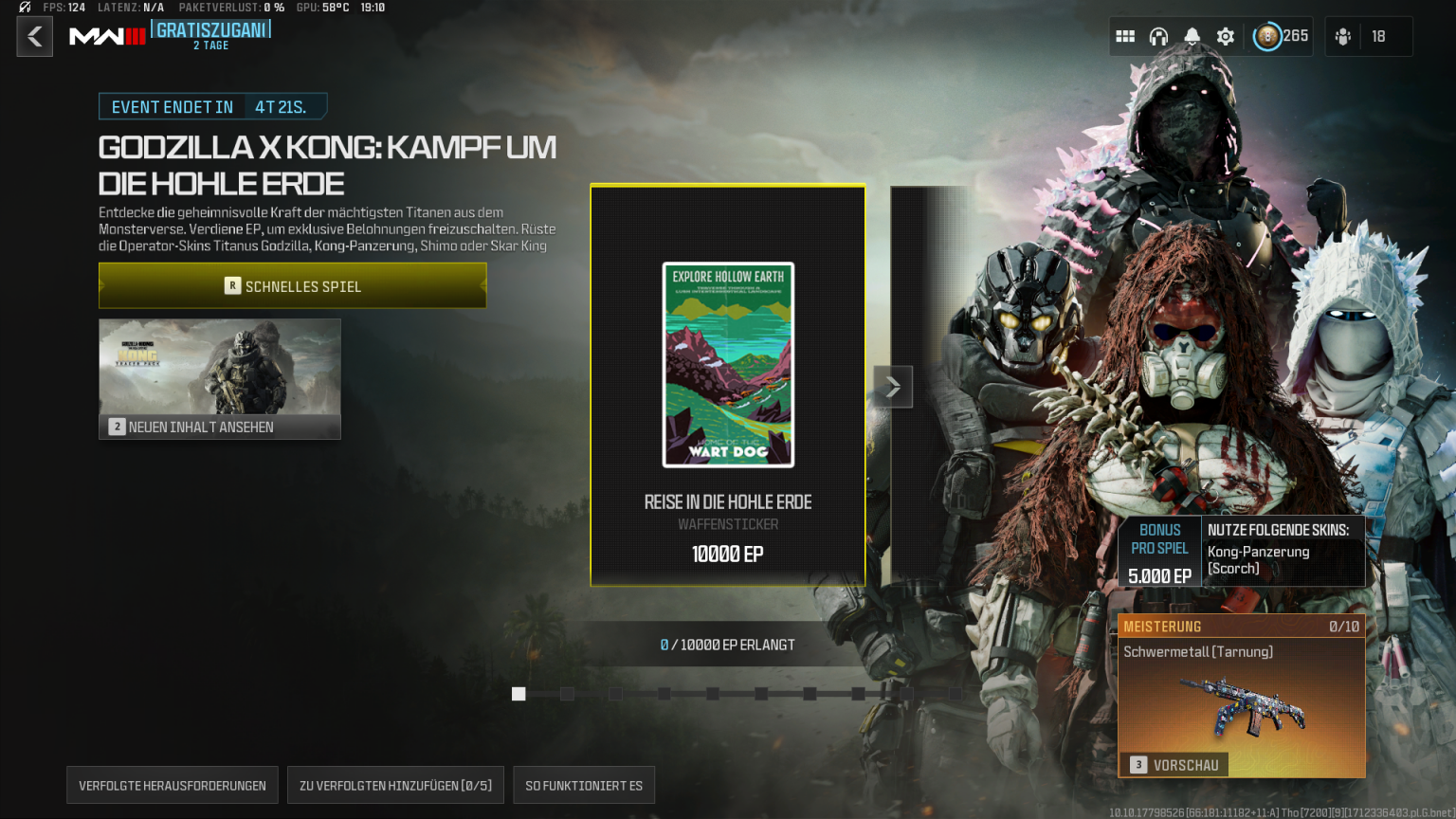Viewport: 1456px width, 819px height.
Task: Select the first reward progress node
Action: pyautogui.click(x=518, y=694)
